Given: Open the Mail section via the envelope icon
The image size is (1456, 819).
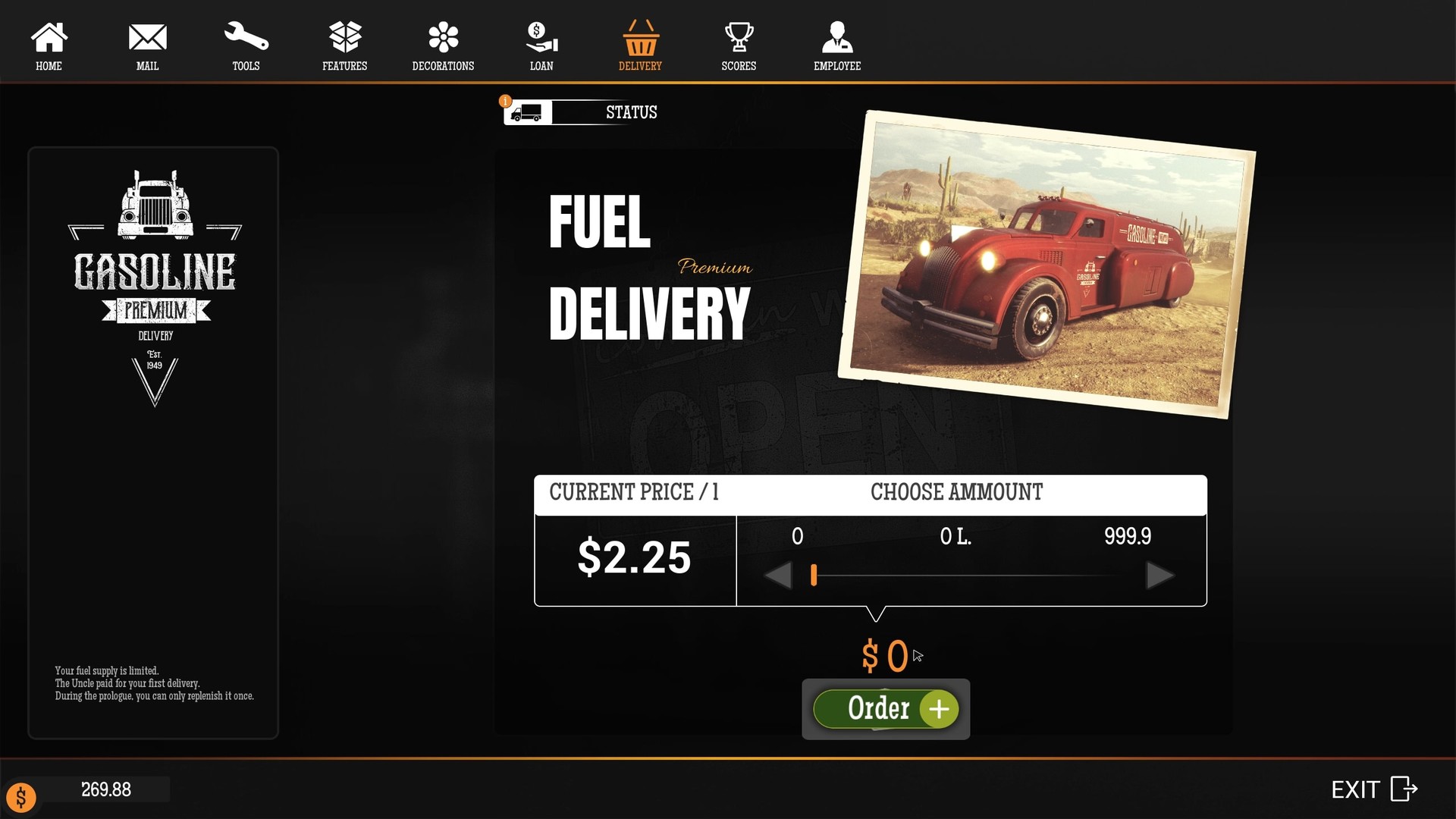Looking at the screenshot, I should coord(147,35).
